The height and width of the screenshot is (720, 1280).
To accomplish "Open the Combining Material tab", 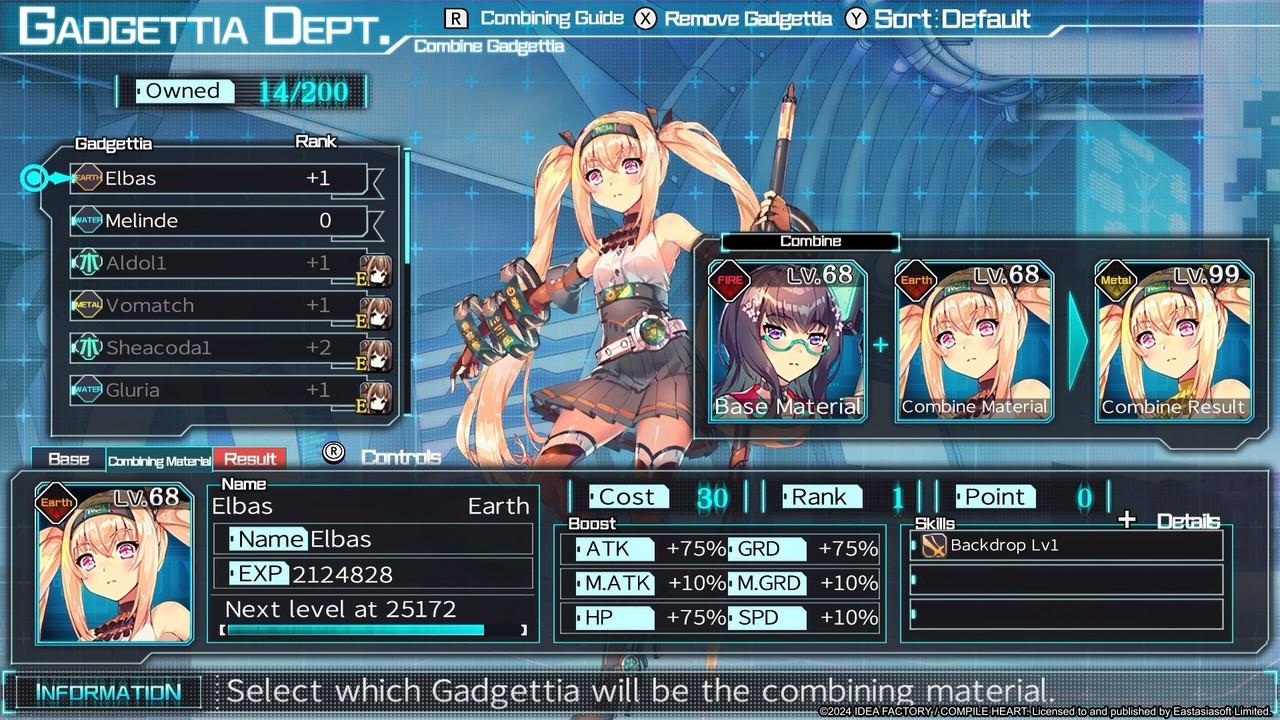I will (x=160, y=460).
